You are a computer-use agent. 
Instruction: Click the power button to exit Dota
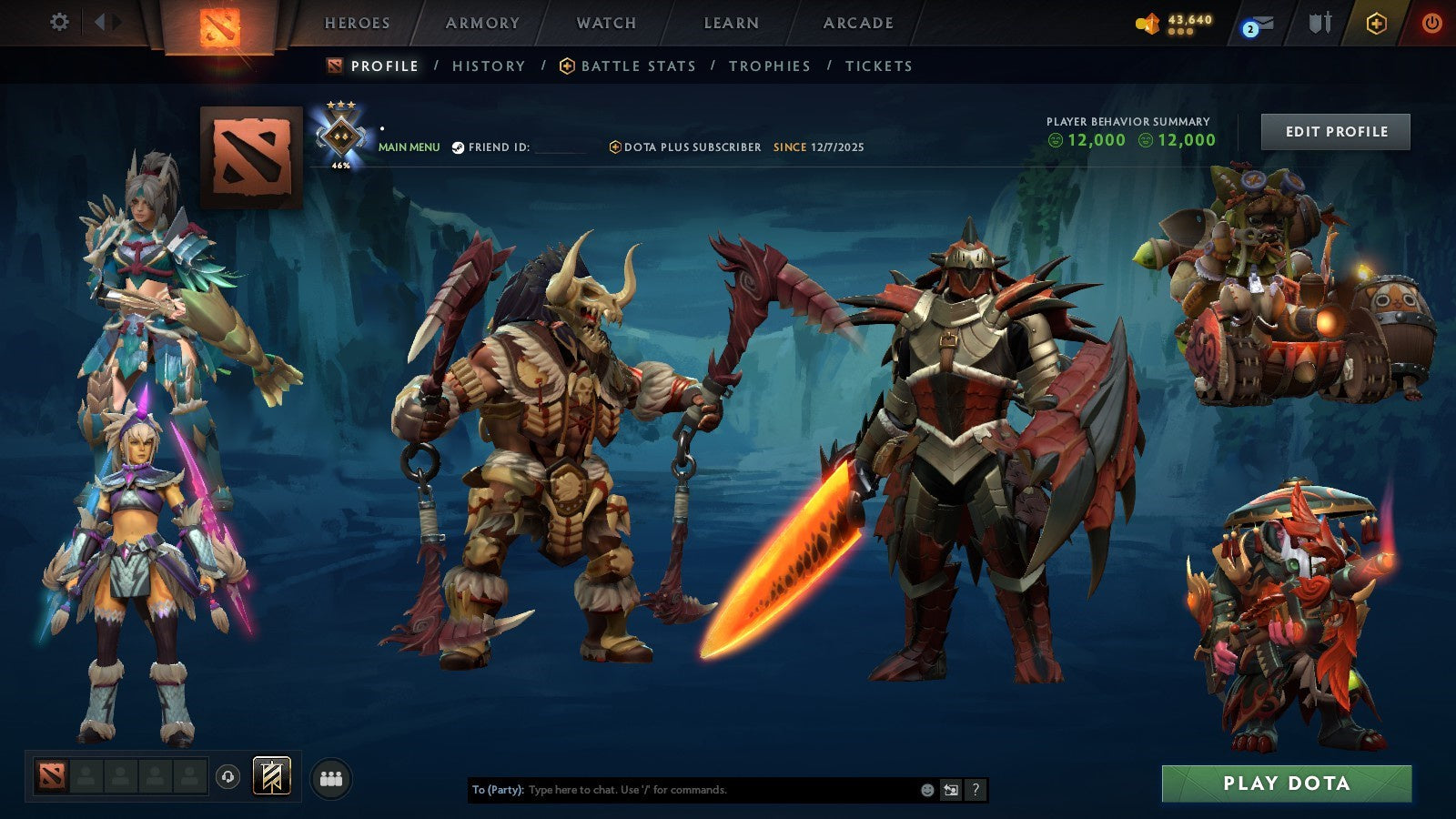tap(1433, 24)
